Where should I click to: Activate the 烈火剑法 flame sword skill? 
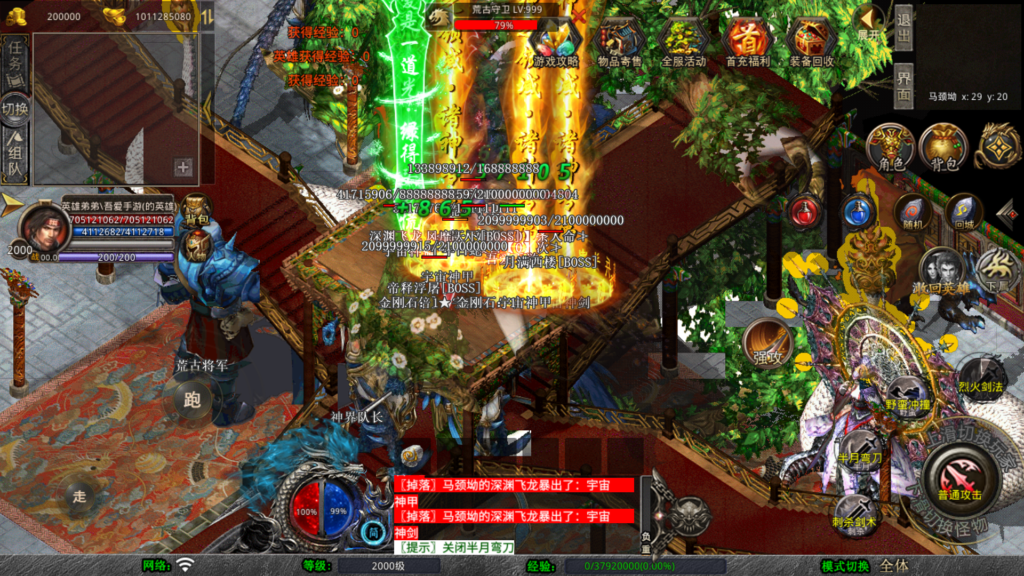point(980,378)
